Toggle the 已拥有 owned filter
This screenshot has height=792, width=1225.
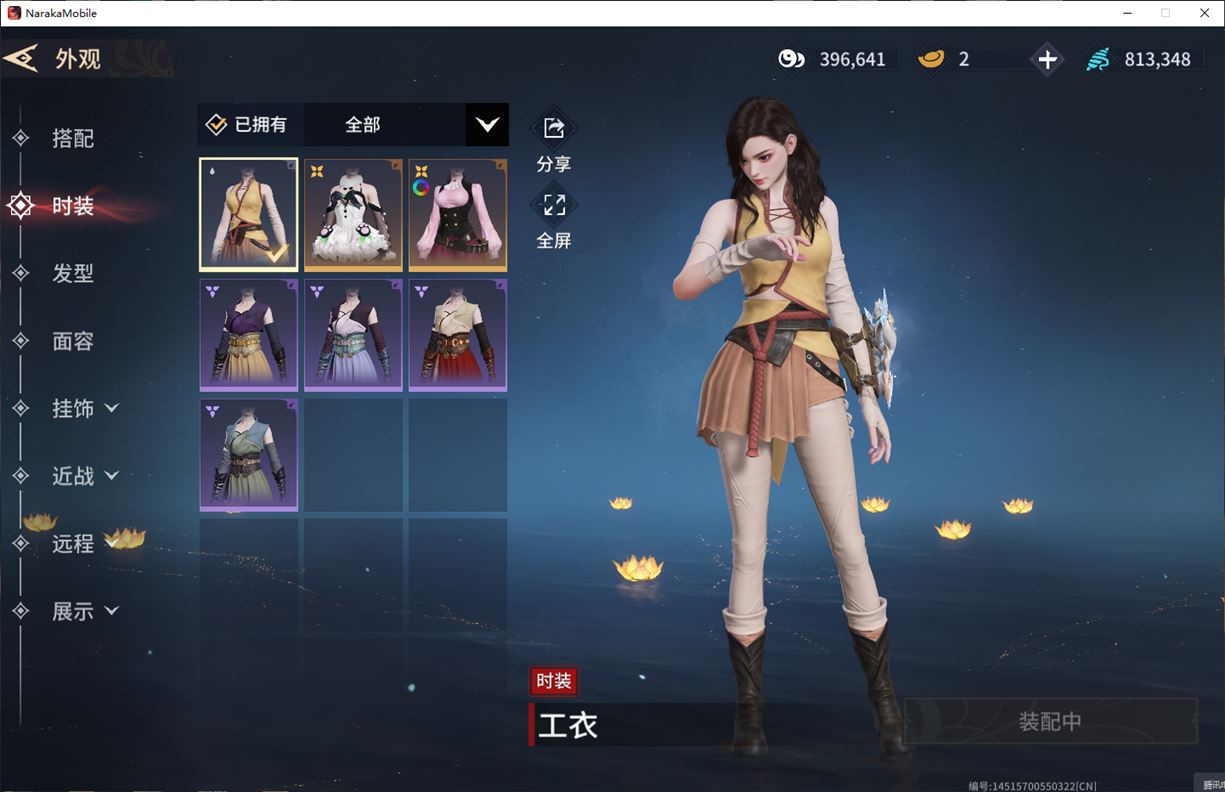click(x=246, y=125)
